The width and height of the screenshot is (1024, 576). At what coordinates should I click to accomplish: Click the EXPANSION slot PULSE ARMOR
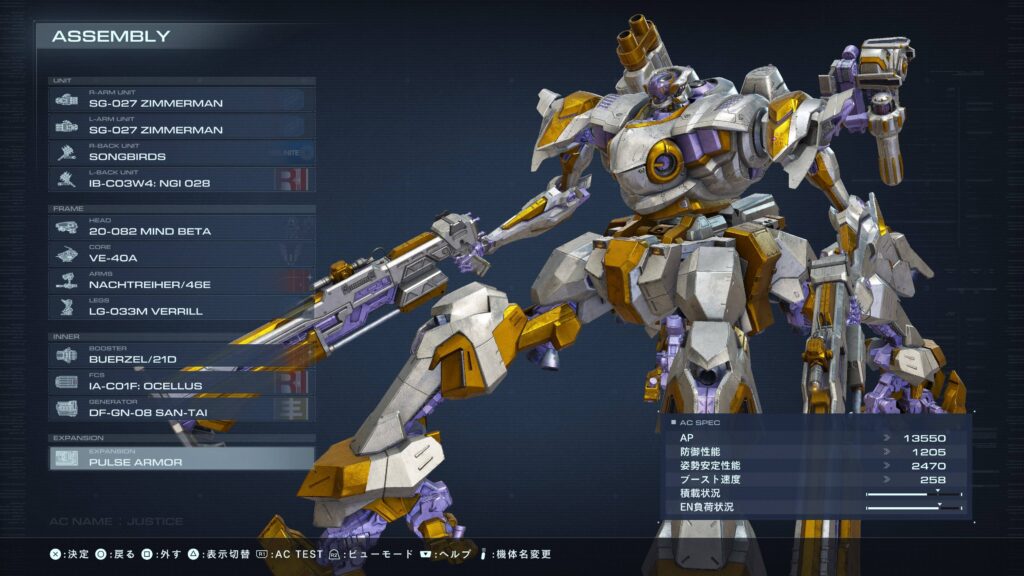tap(182, 458)
